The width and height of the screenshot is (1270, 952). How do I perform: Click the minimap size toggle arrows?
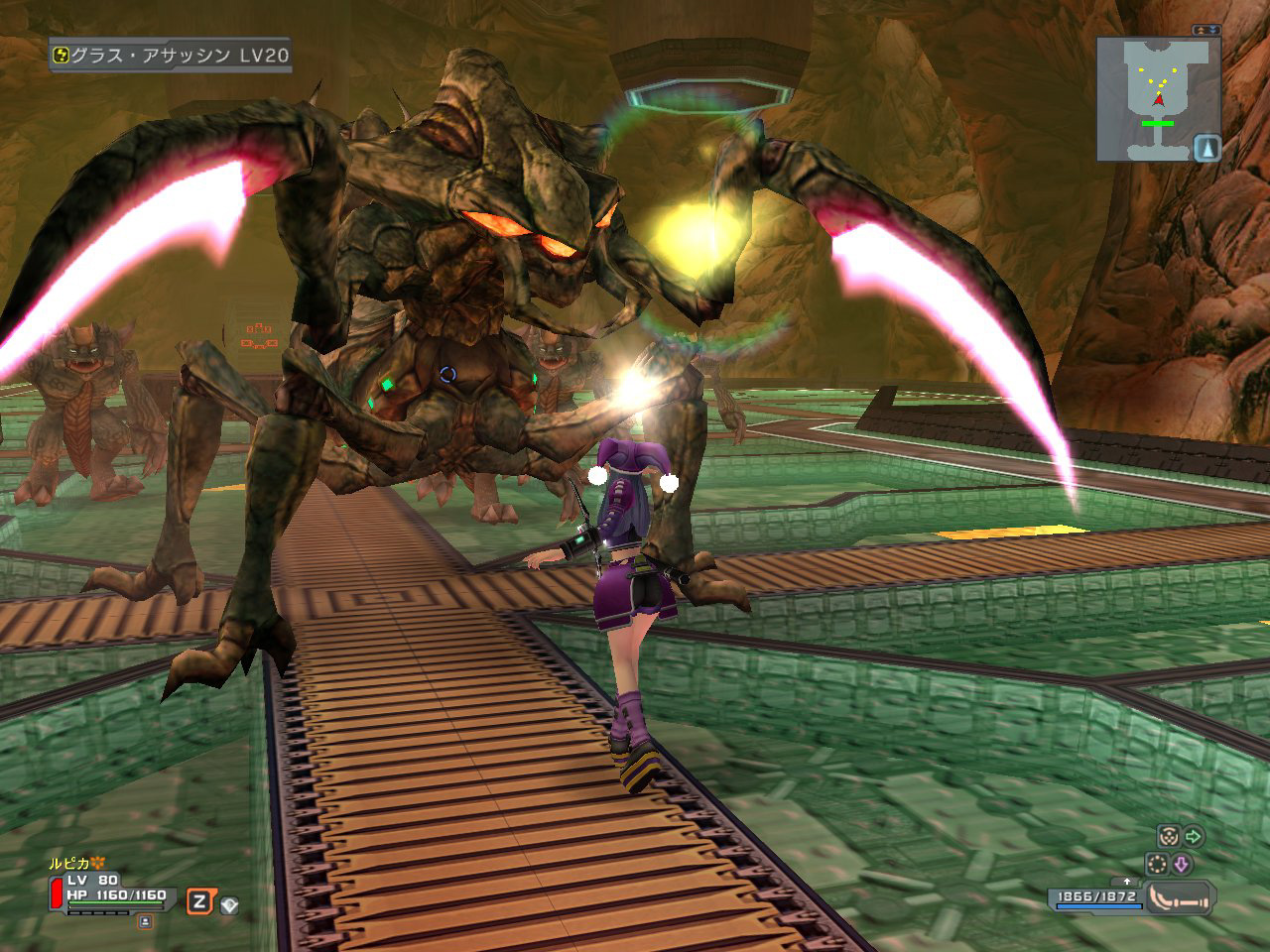tap(1206, 31)
